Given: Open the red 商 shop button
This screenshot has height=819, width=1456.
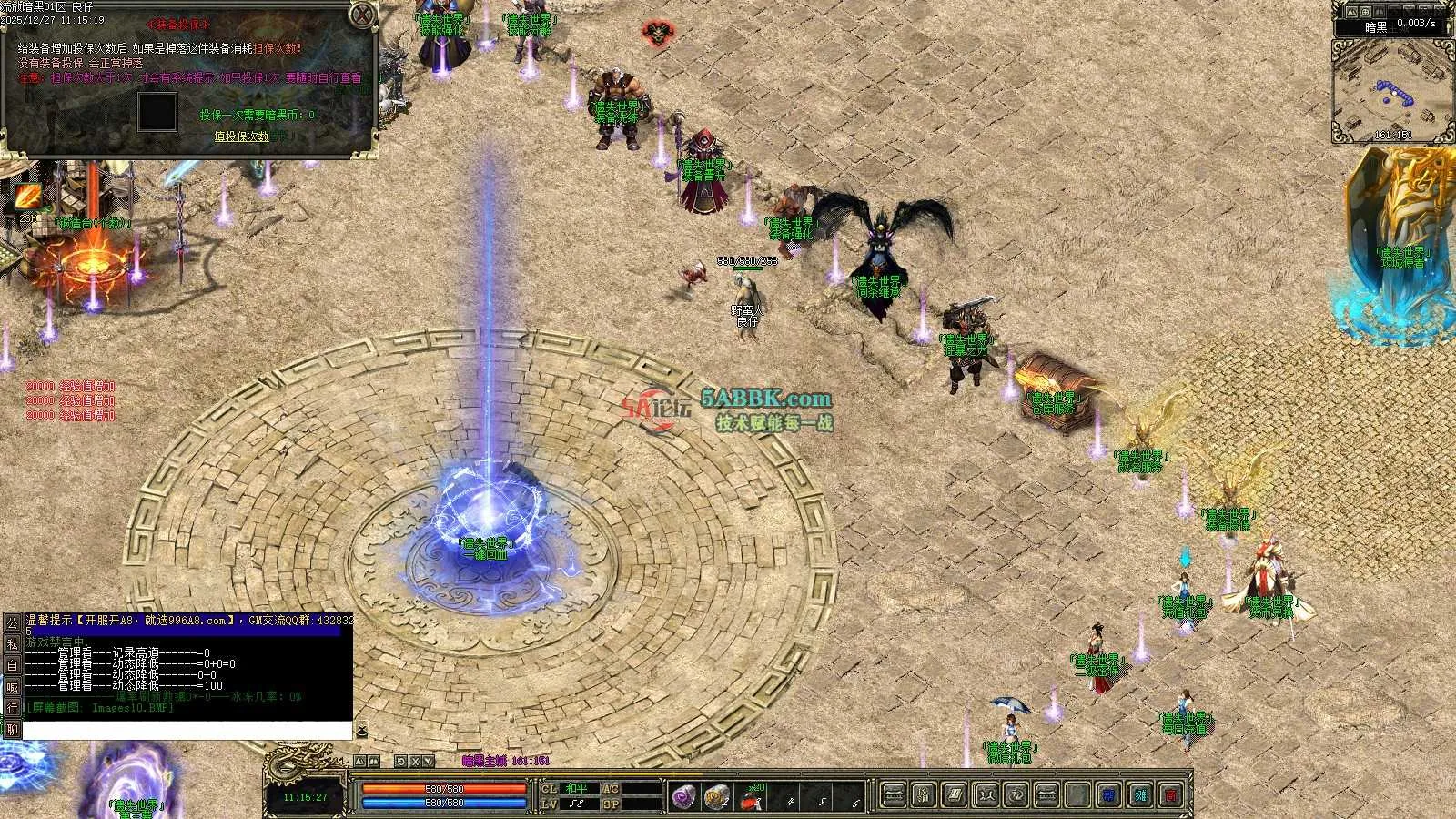Looking at the screenshot, I should 1171,795.
